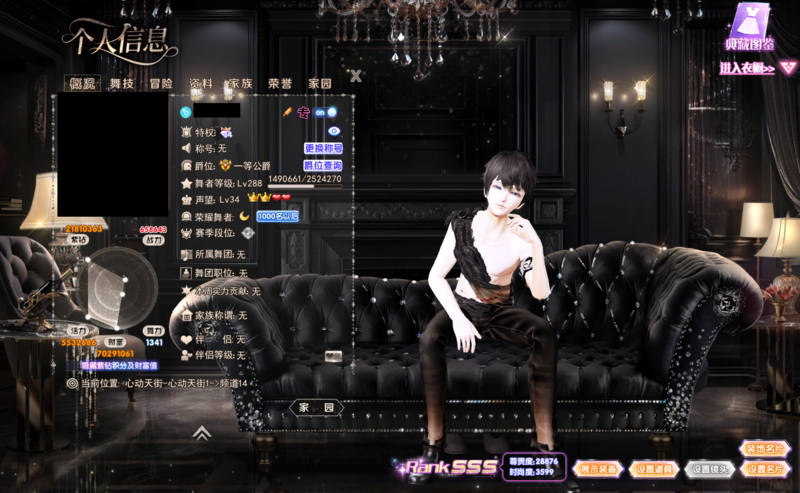This screenshot has height=493, width=800.
Task: Show the 家园 tab
Action: click(x=320, y=84)
